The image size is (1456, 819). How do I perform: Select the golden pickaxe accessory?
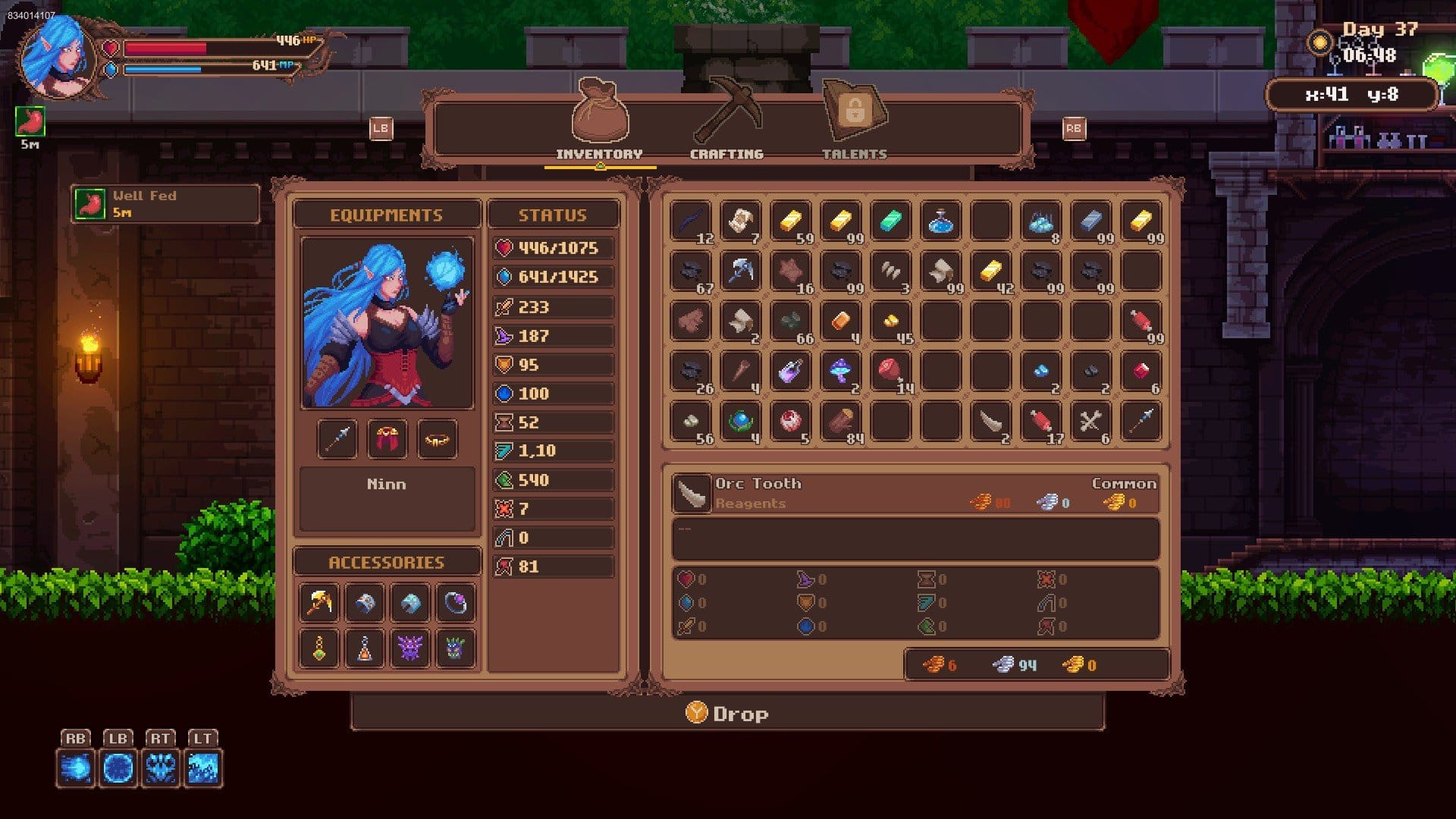319,604
